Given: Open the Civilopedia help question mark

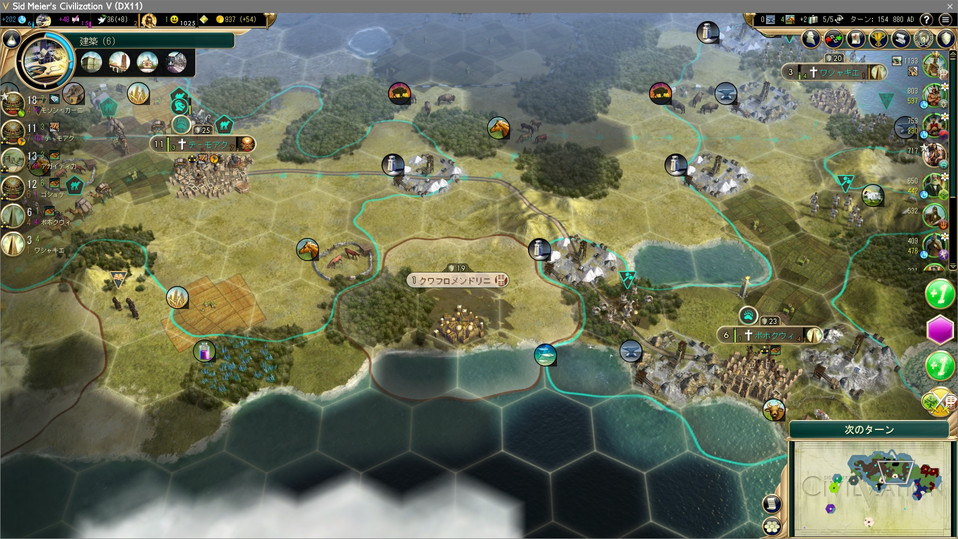Looking at the screenshot, I should pos(926,19).
